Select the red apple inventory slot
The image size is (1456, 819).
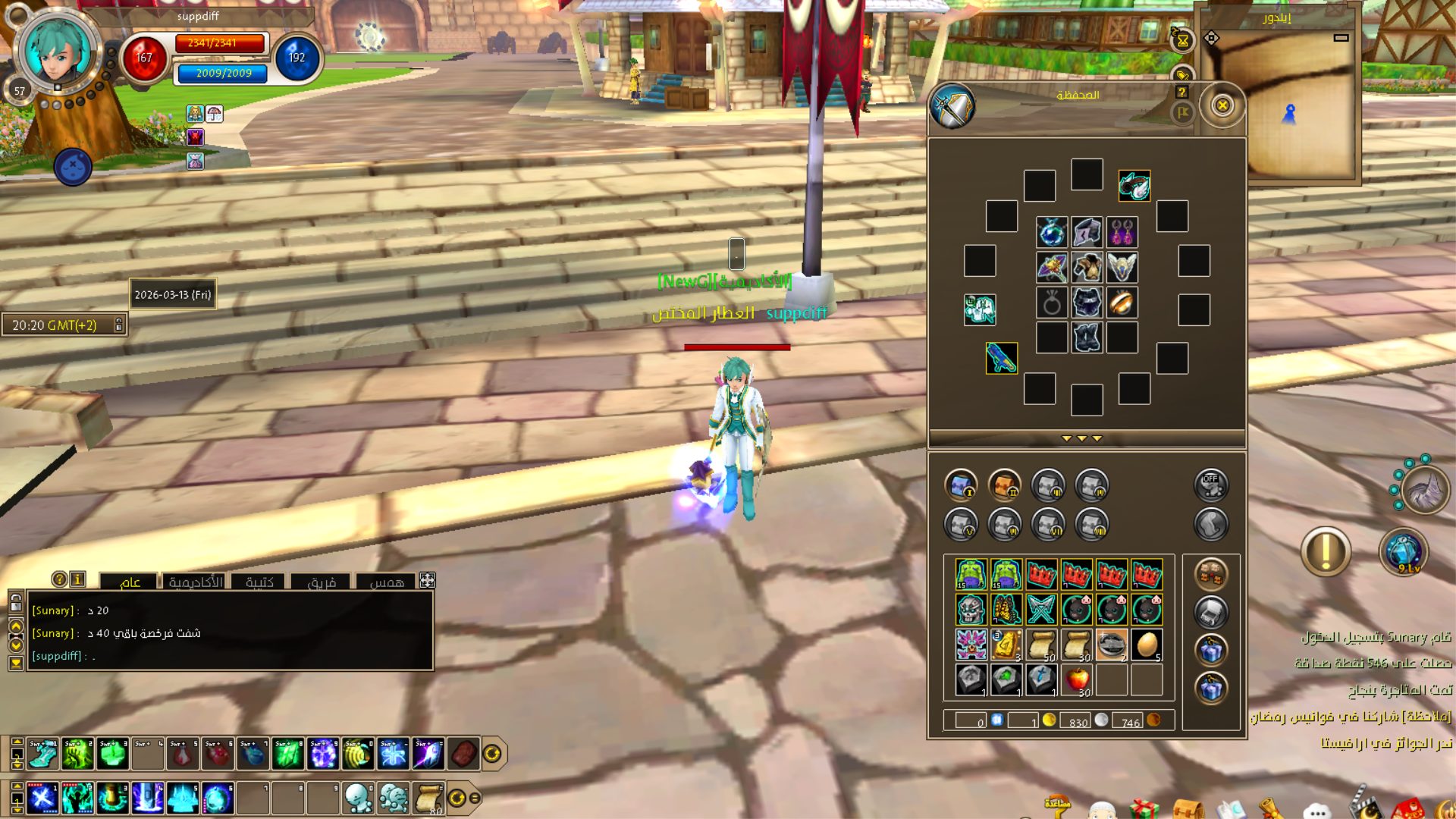click(x=1077, y=679)
